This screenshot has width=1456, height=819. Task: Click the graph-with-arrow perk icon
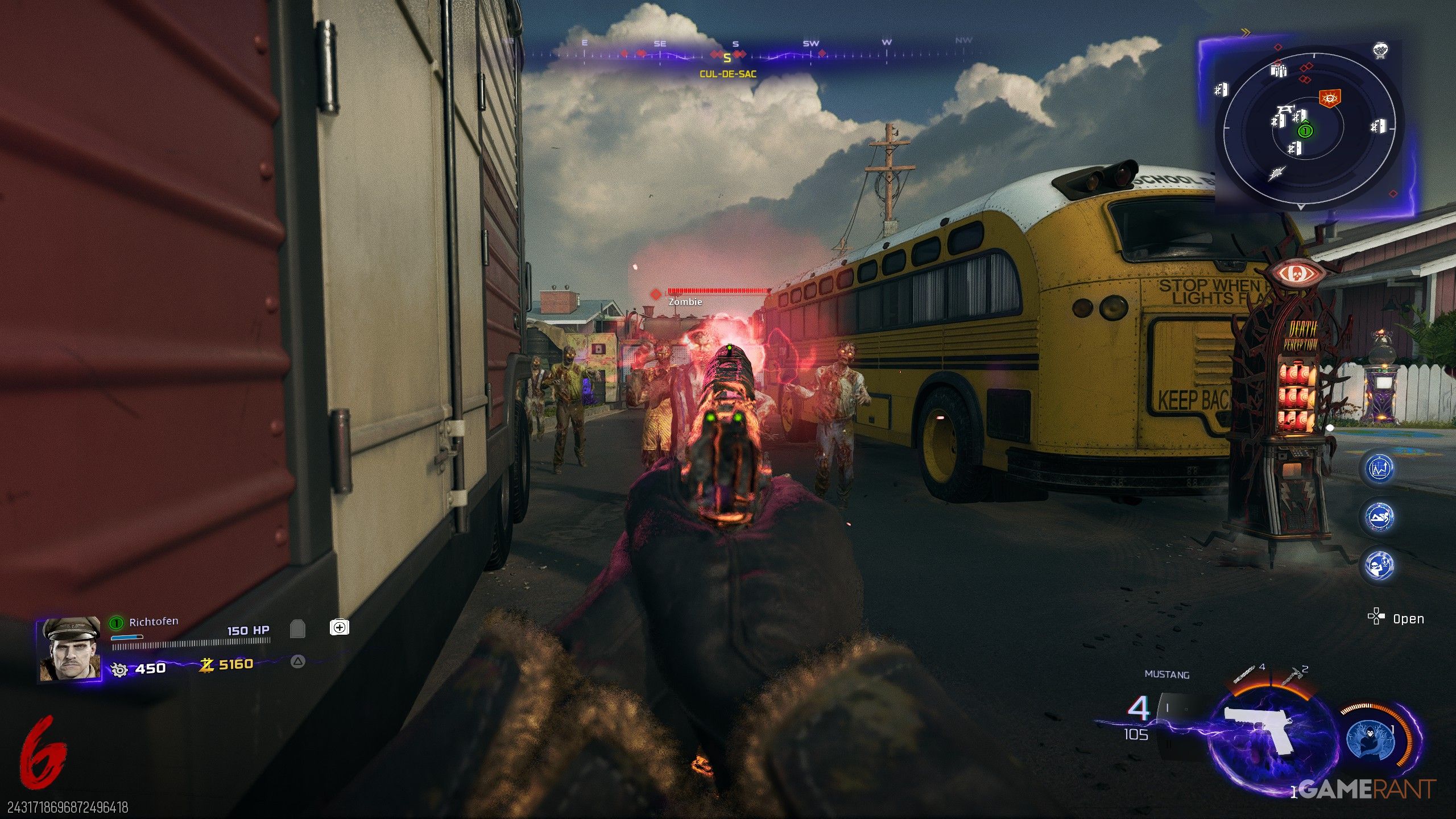(1379, 469)
